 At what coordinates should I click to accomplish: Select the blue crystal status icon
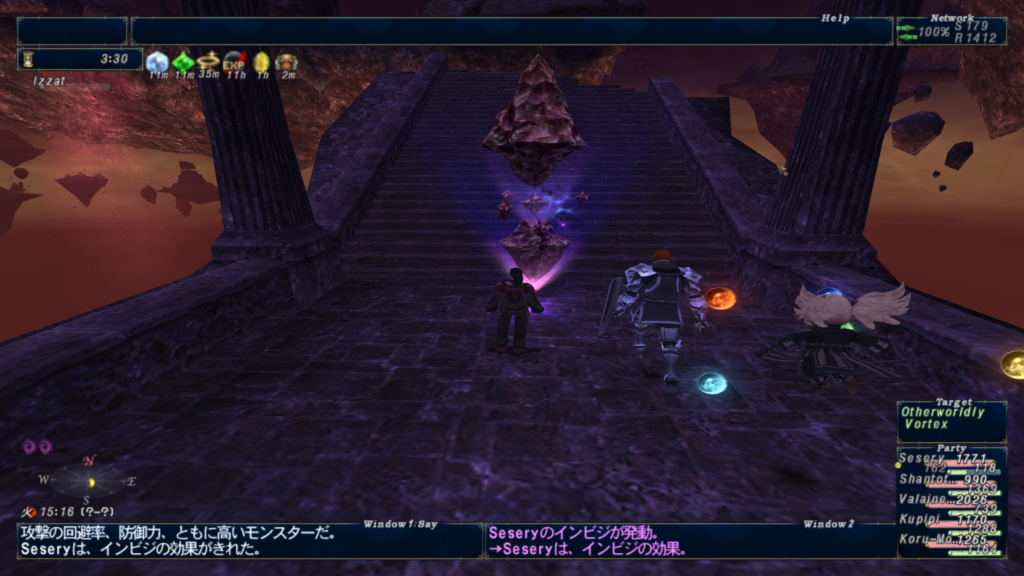tap(157, 62)
